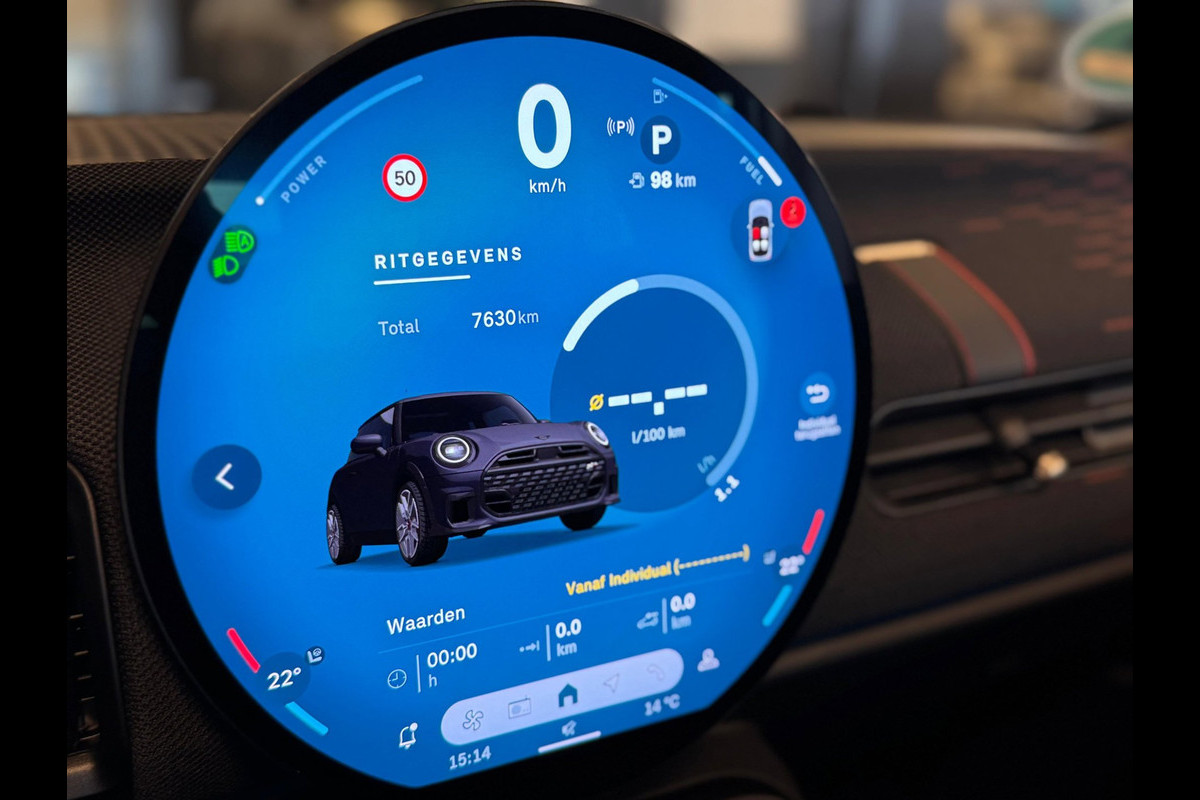Open the phone menu
1200x800 pixels.
coord(656,672)
